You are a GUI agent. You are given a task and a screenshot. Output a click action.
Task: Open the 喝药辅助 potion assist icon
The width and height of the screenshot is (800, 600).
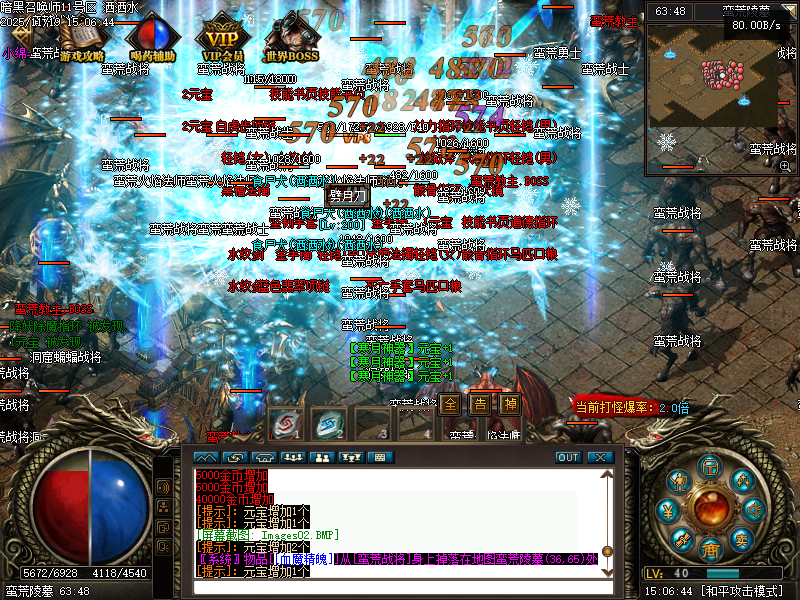[151, 40]
